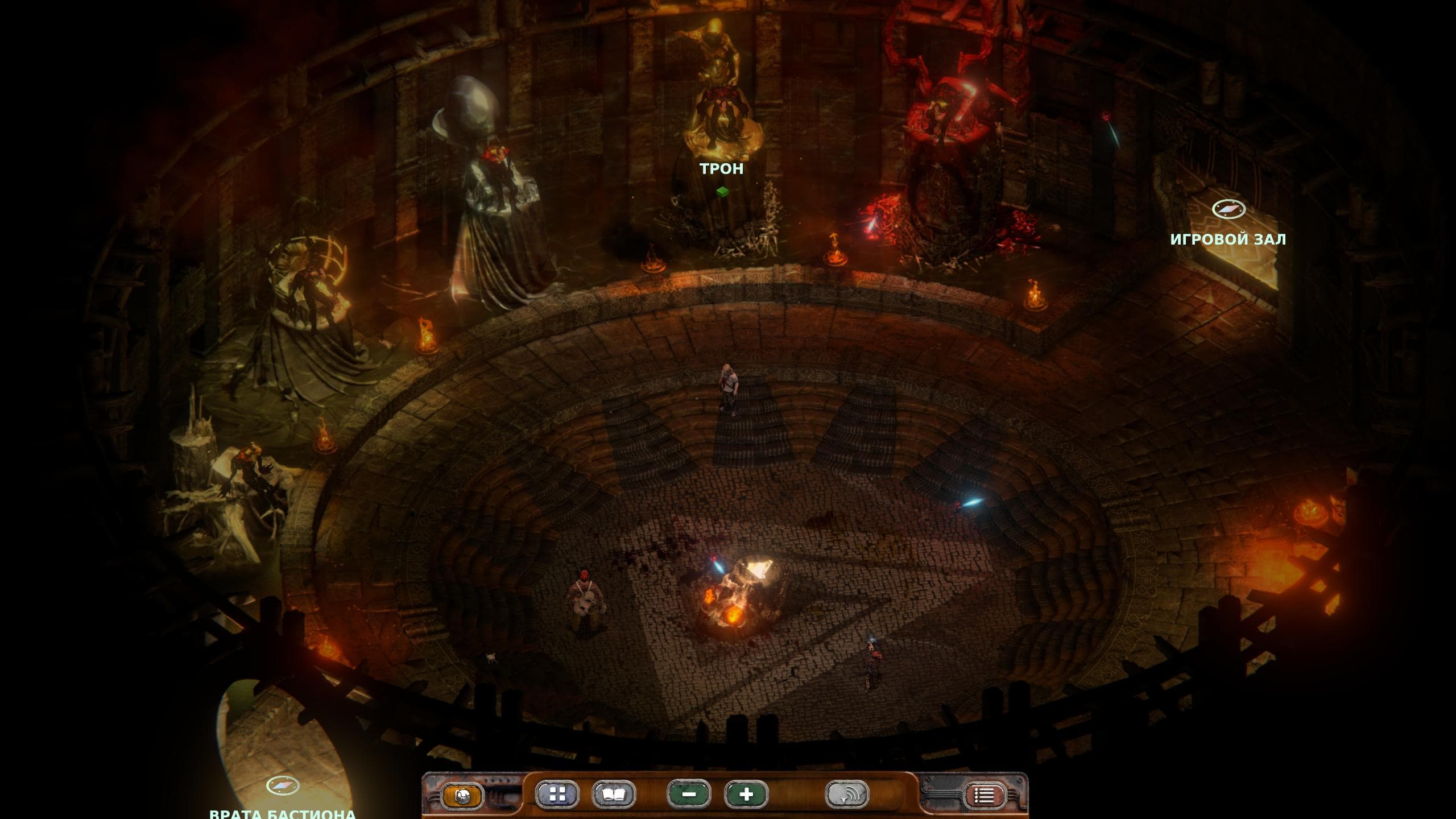Click the four-squares grid button
The image size is (1456, 819).
point(557,795)
